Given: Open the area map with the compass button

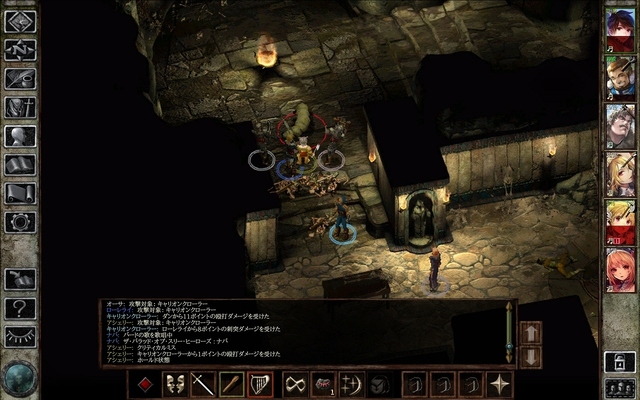Looking at the screenshot, I should [20, 48].
